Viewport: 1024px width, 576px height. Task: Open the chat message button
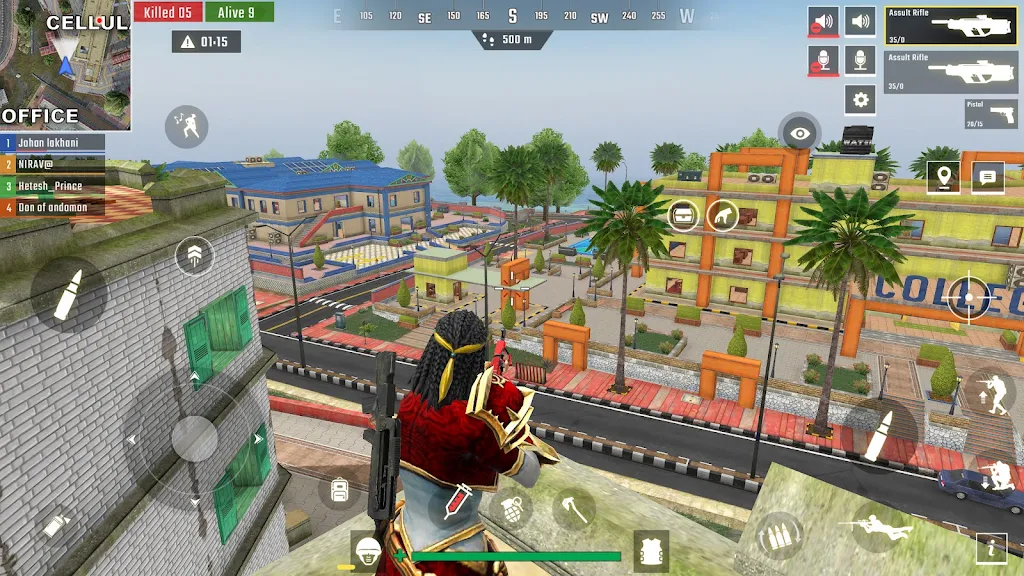point(988,177)
